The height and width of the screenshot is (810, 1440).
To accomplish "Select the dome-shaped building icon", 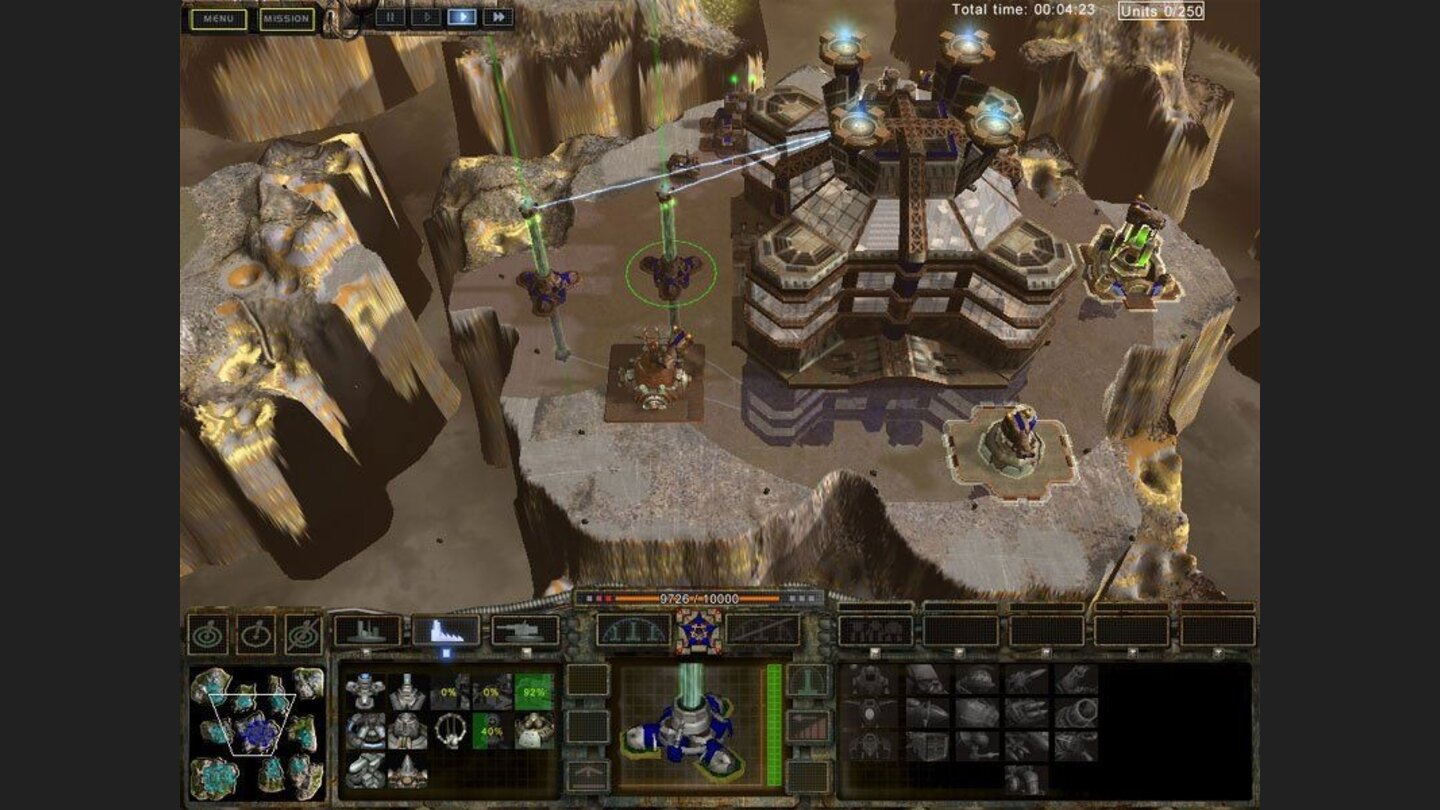I will click(x=533, y=731).
